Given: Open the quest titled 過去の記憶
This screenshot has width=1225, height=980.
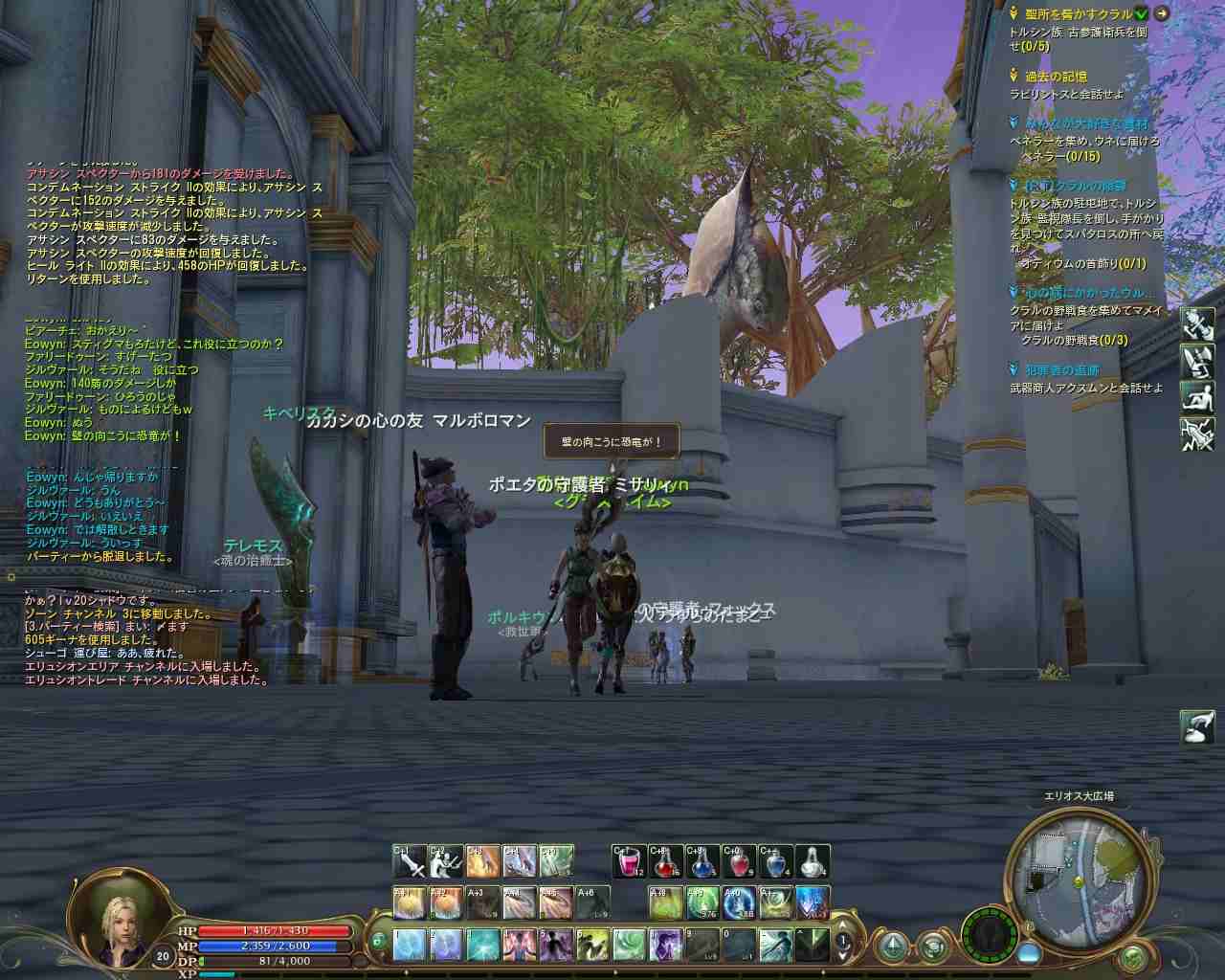Looking at the screenshot, I should tap(1056, 77).
